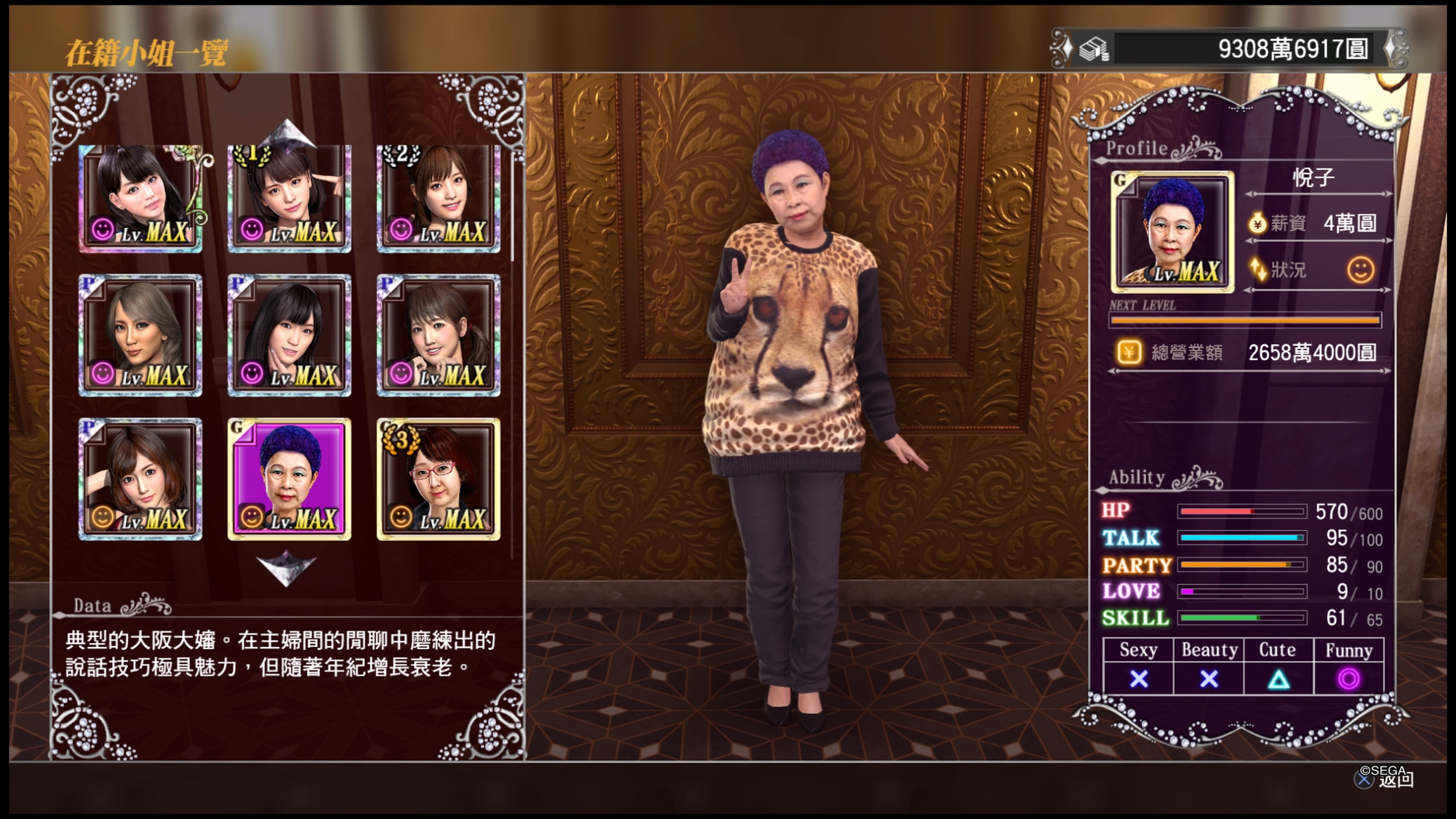Choose the glasses-wearing hostess with rank 3 badge

point(438,479)
